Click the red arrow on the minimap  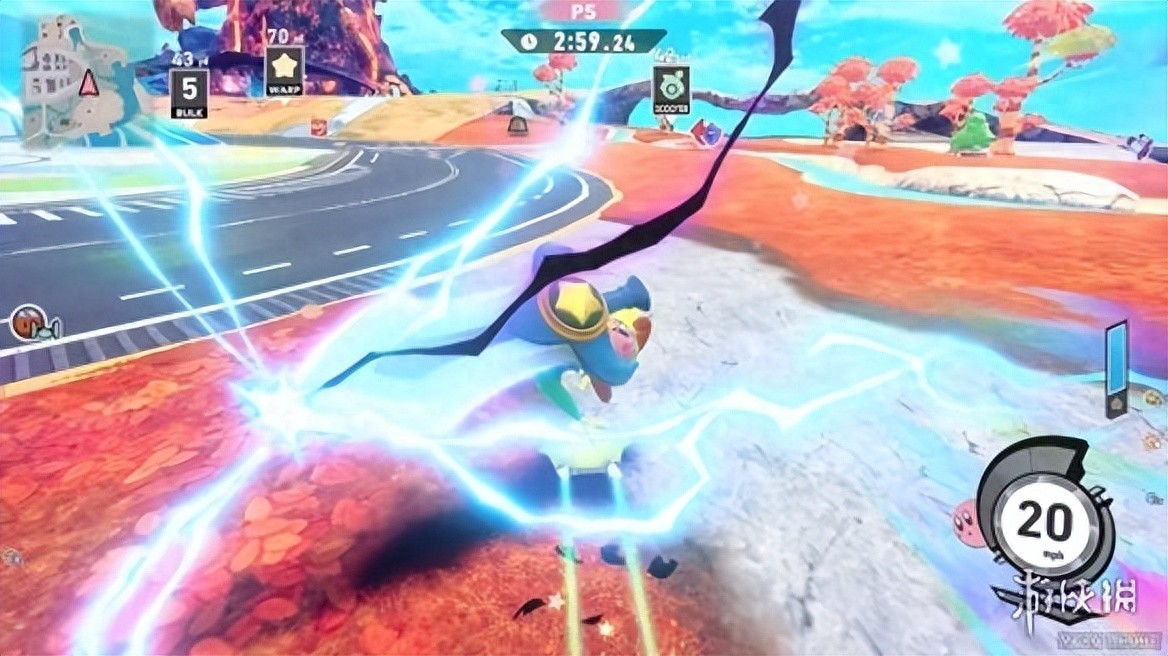coord(88,82)
